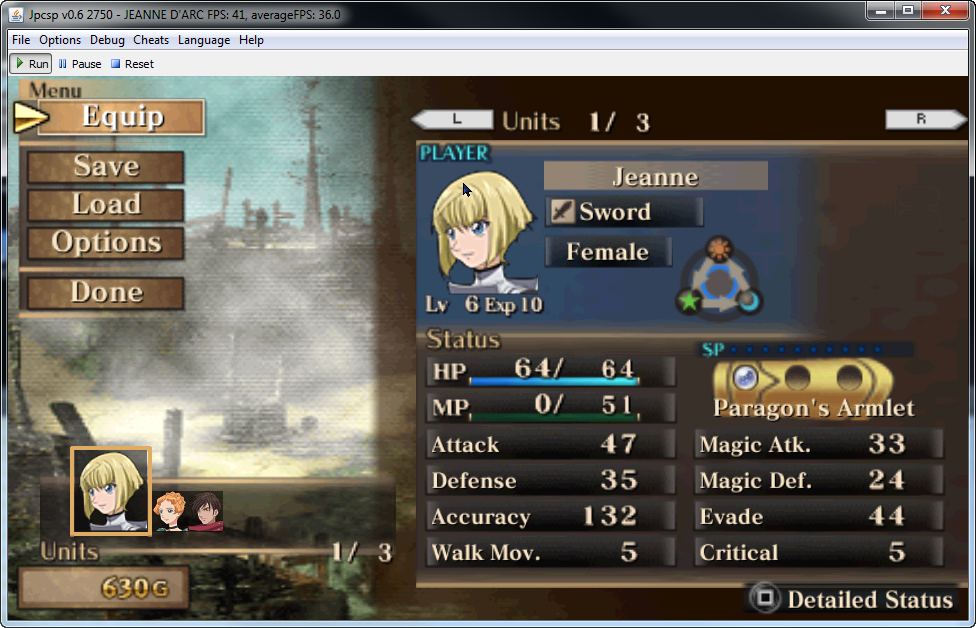The height and width of the screenshot is (628, 976).
Task: Select Save in the menu
Action: pos(105,167)
